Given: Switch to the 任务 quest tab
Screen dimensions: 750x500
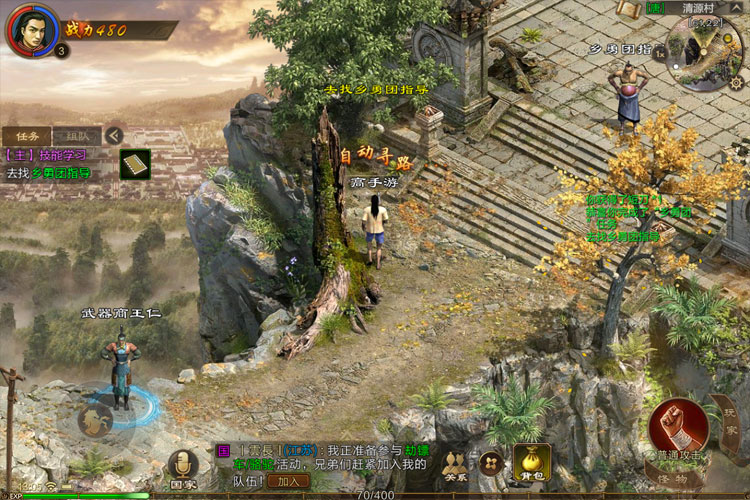Looking at the screenshot, I should coord(26,135).
